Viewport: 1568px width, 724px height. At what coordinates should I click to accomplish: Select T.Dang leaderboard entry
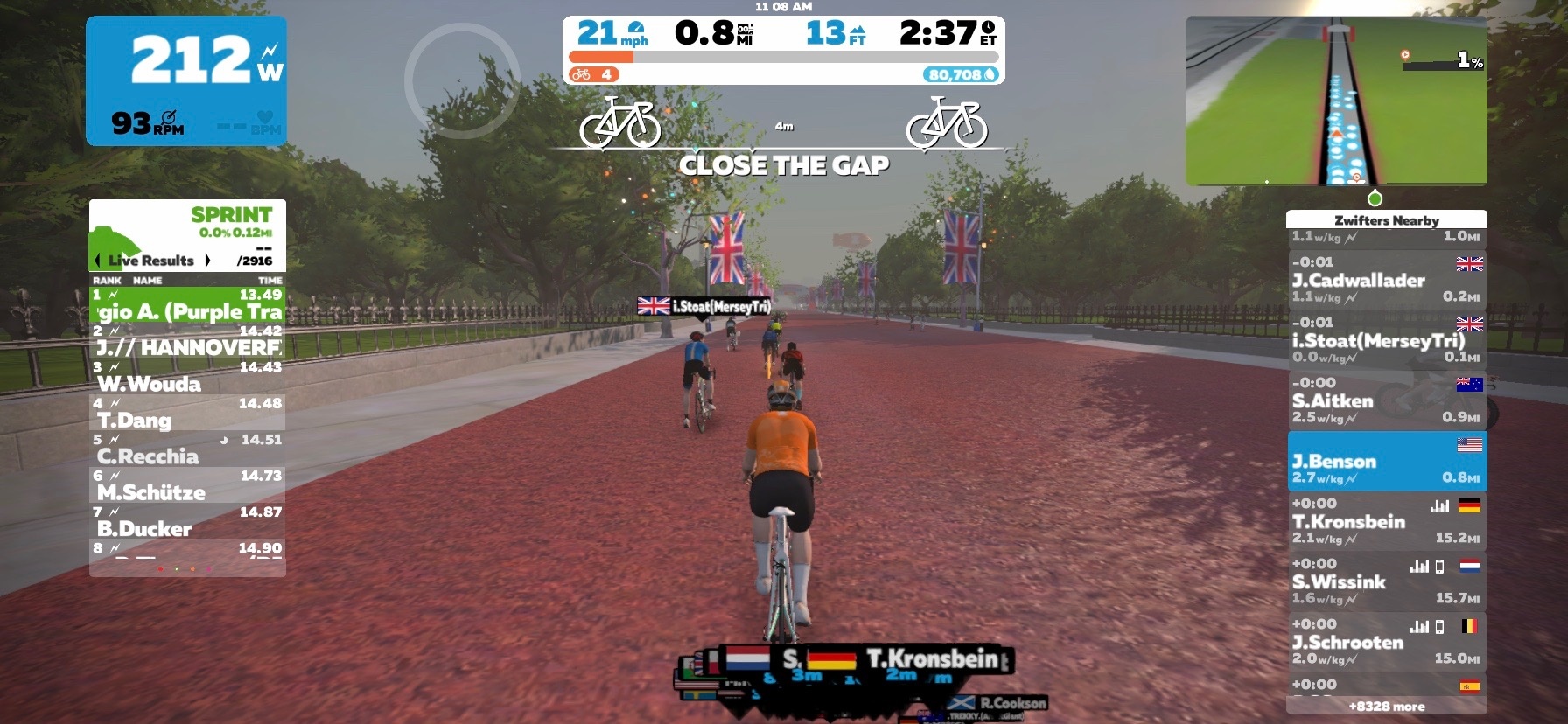pyautogui.click(x=187, y=414)
